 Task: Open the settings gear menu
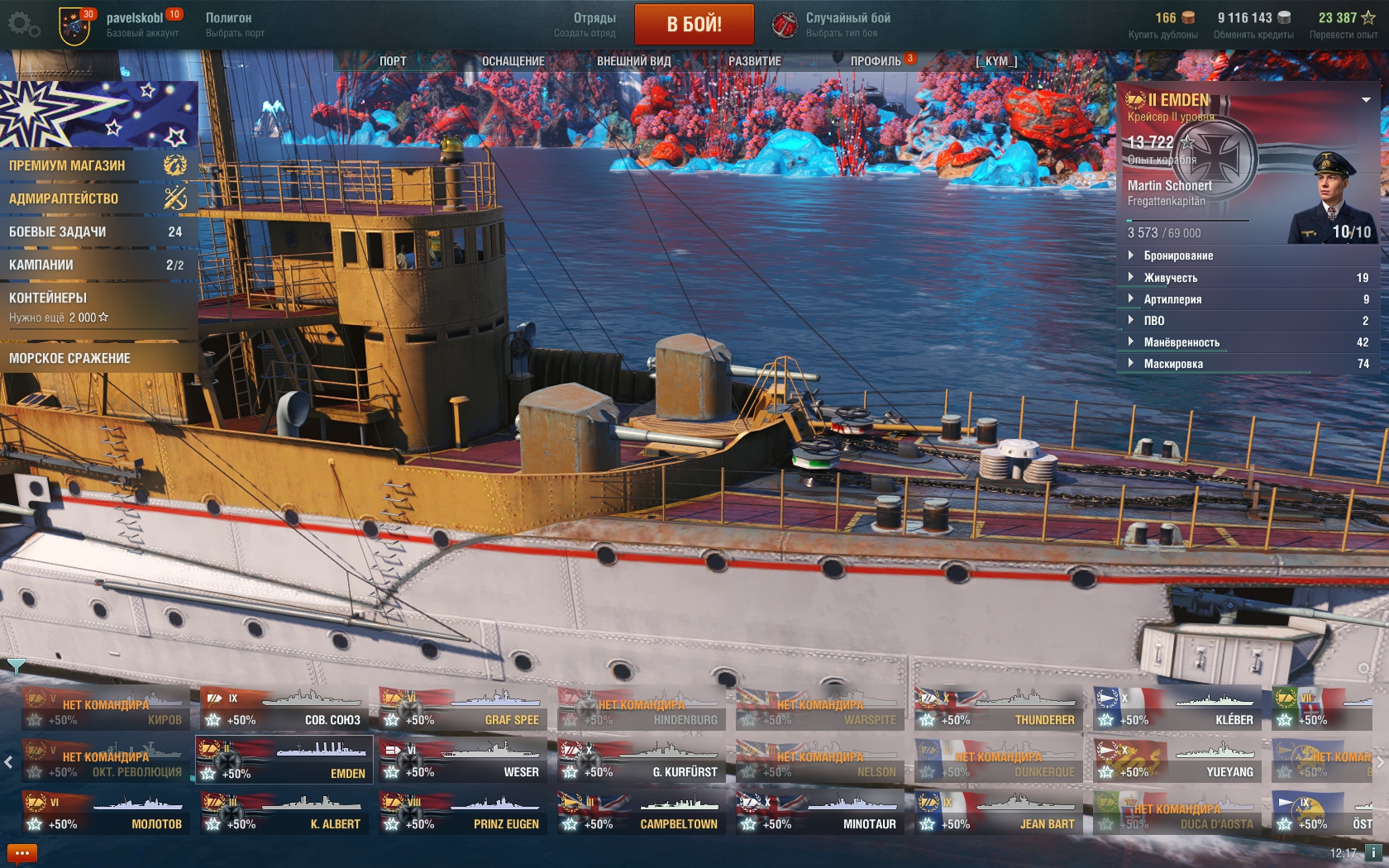[23, 25]
